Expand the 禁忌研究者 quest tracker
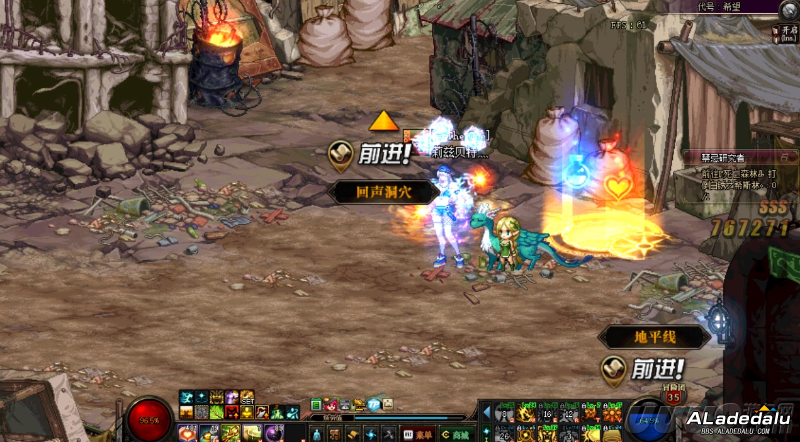 click(718, 157)
